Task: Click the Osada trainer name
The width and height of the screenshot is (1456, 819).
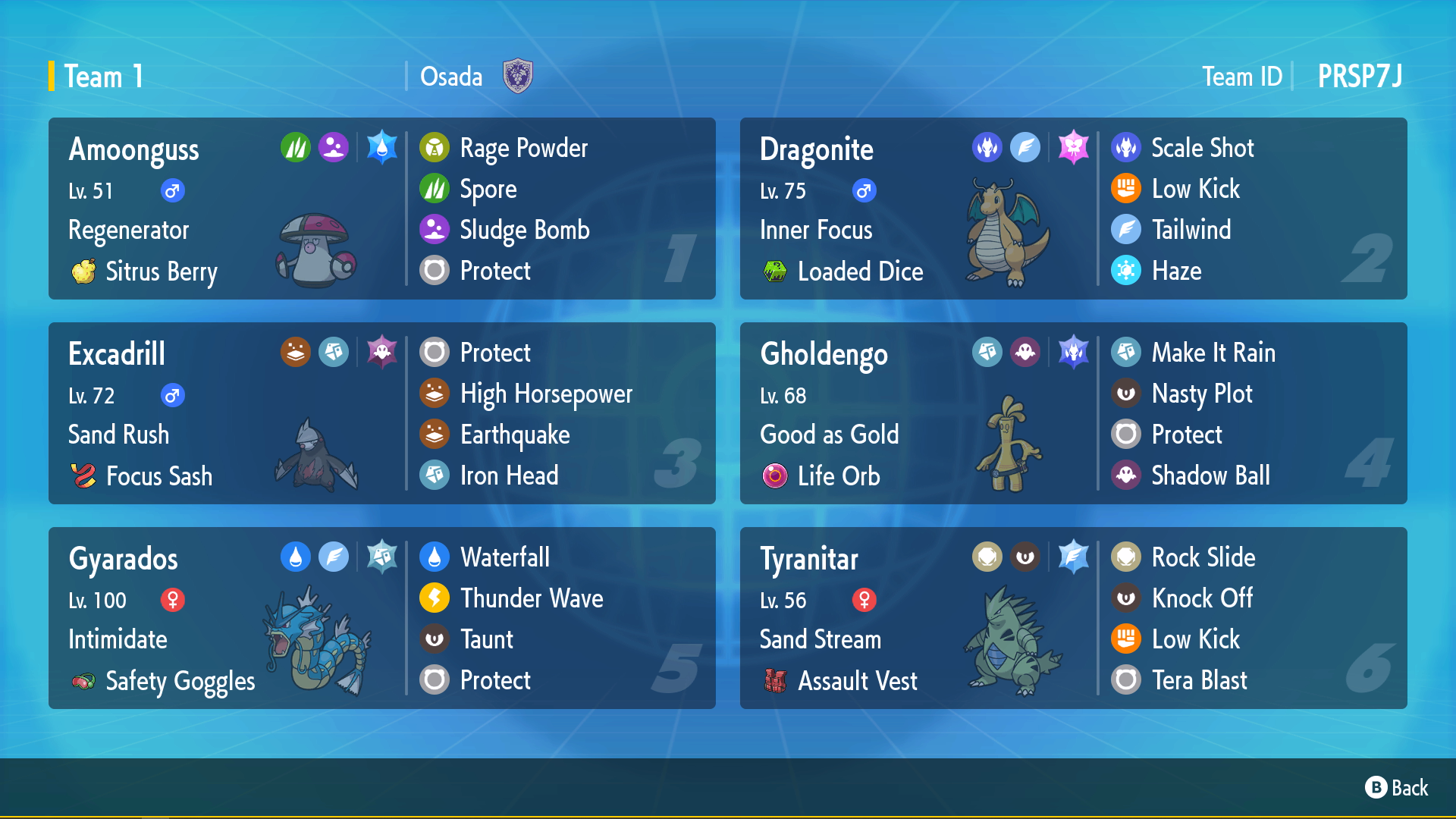Action: tap(451, 77)
